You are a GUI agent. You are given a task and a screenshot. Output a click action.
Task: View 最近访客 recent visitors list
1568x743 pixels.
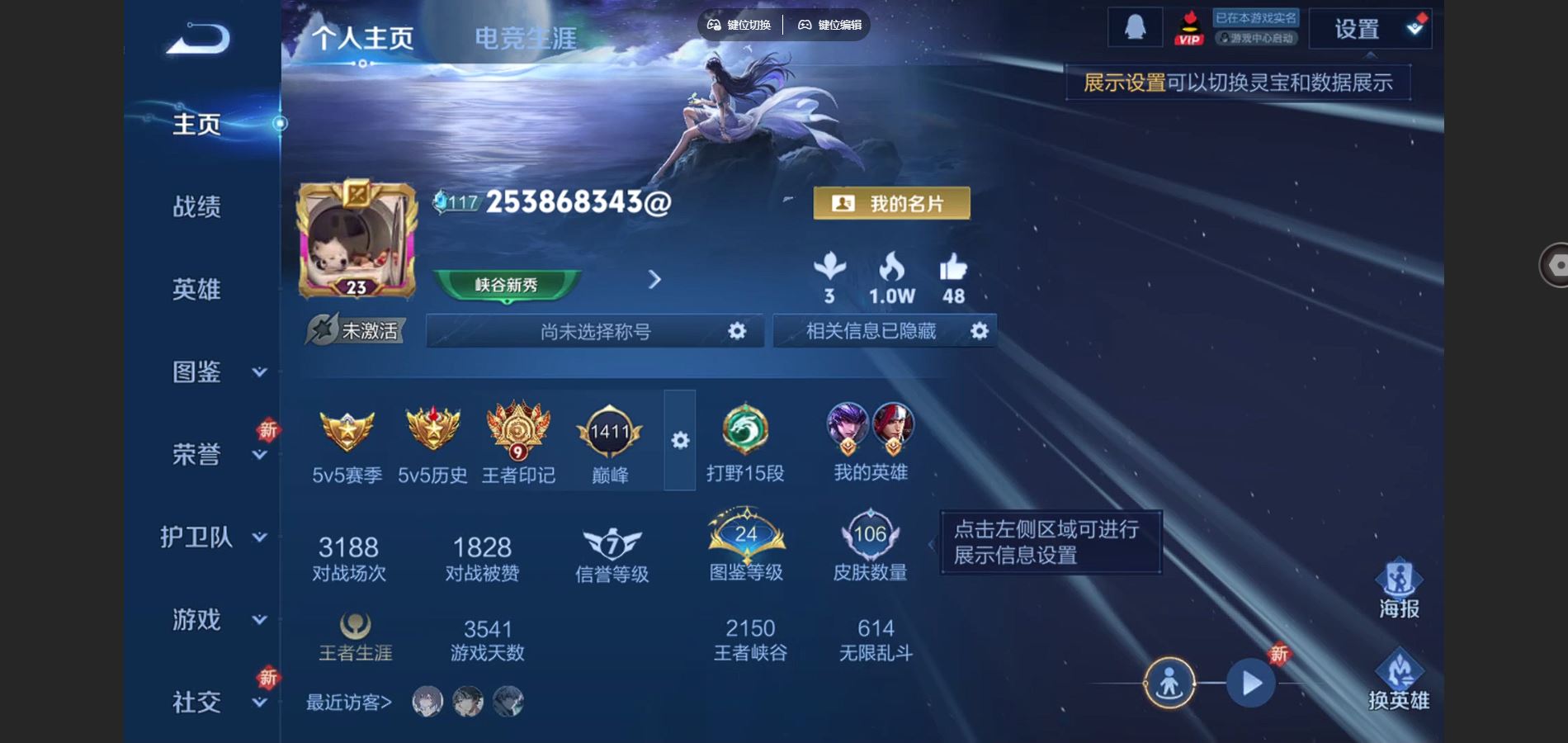point(349,703)
